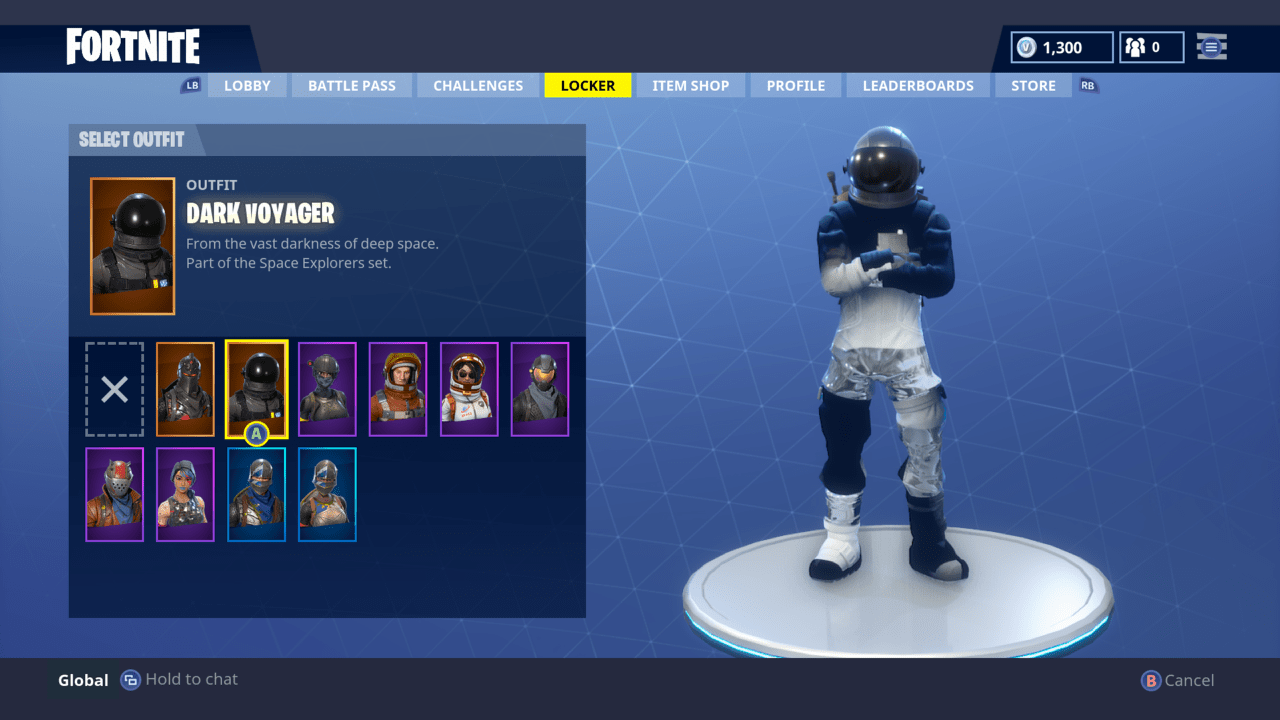The width and height of the screenshot is (1280, 720).
Task: Click the Dark Voyager preview portrait
Action: pyautogui.click(x=132, y=245)
